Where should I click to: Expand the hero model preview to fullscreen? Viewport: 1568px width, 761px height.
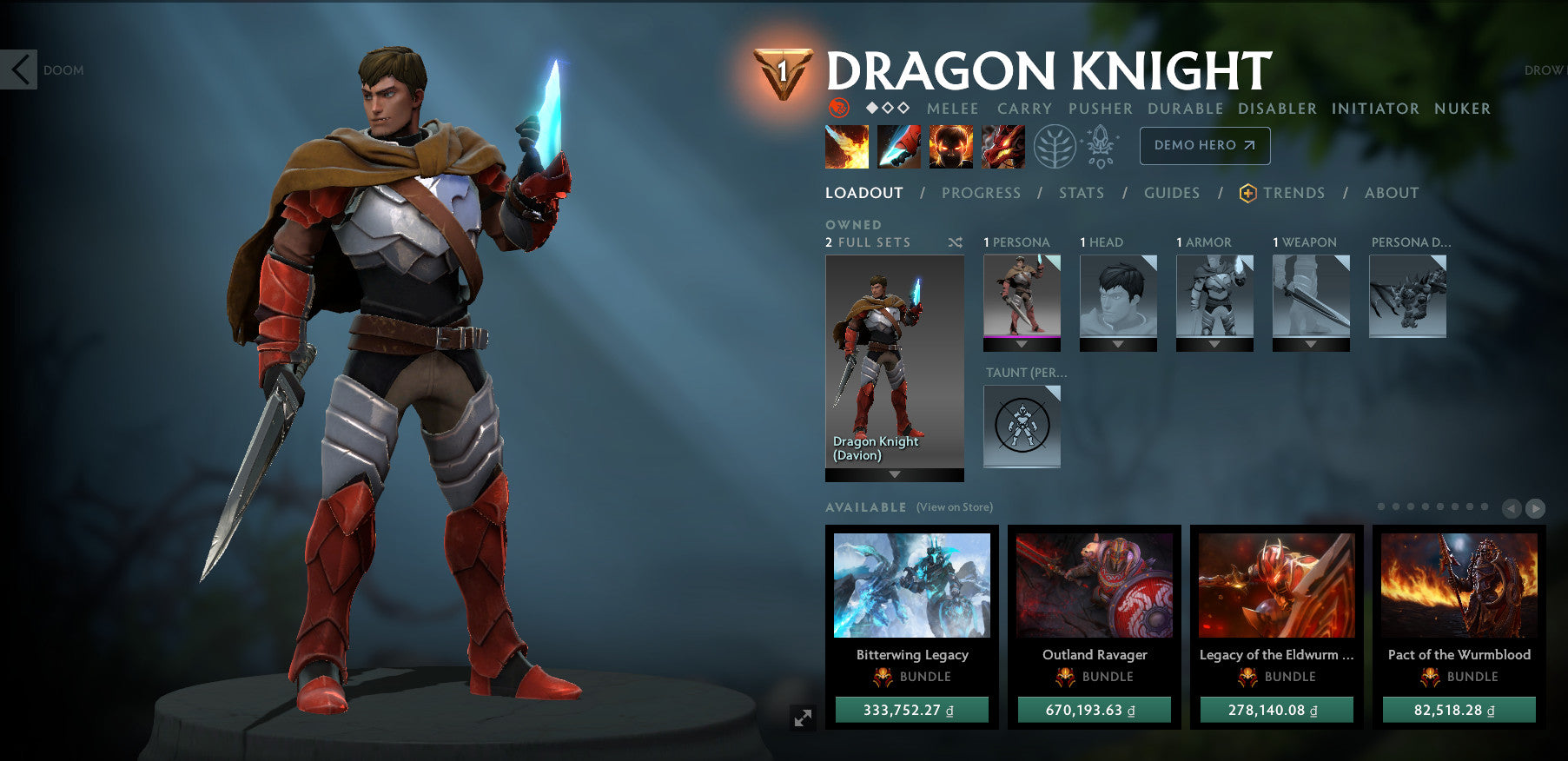click(804, 718)
